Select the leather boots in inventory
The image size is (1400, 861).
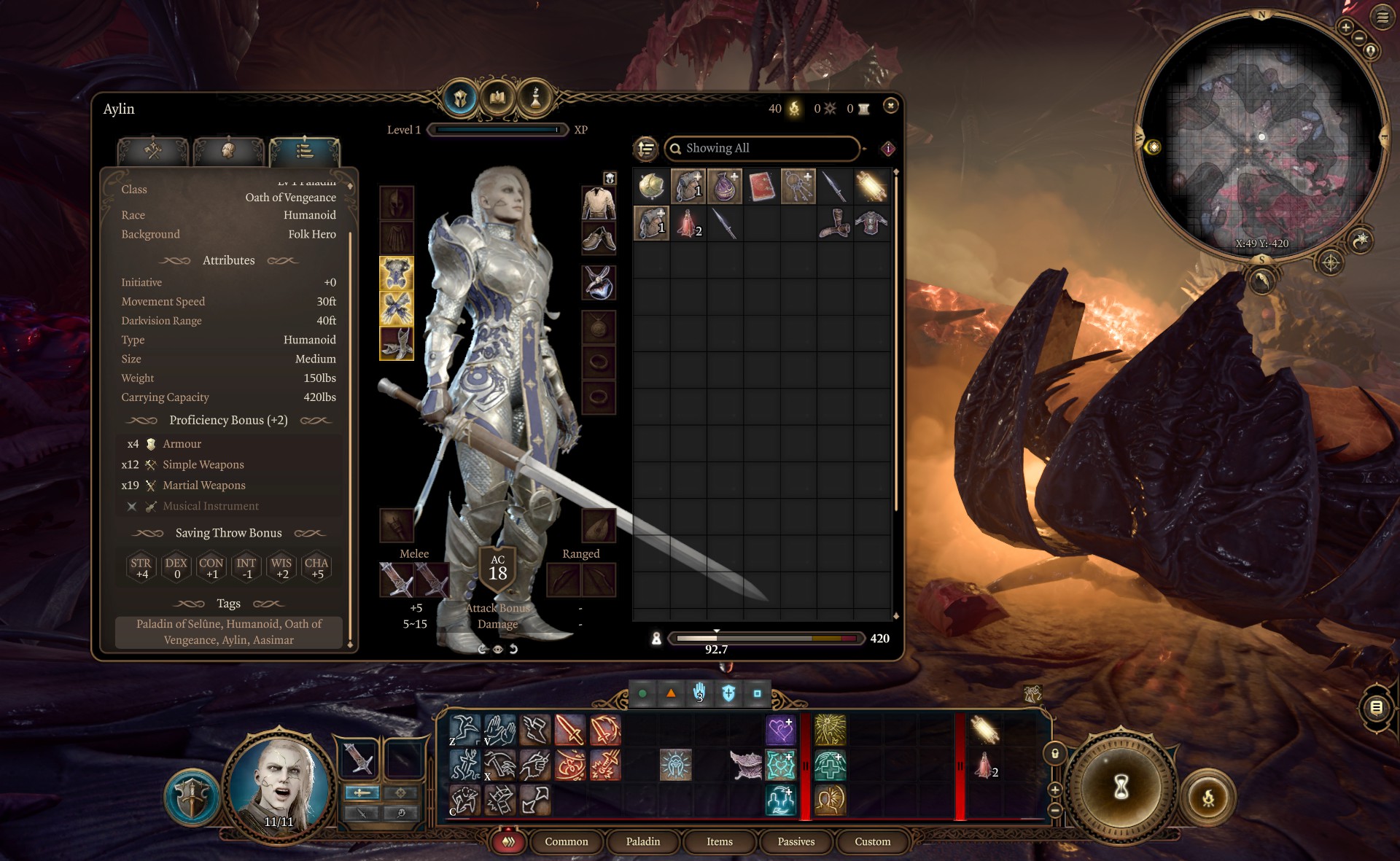coord(834,223)
